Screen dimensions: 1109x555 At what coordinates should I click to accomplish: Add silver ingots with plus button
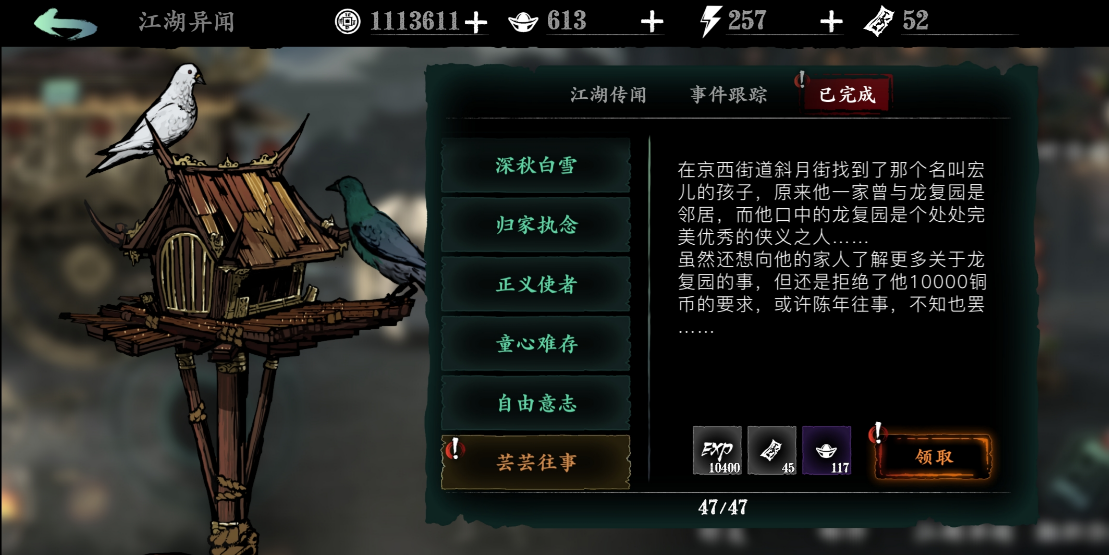point(652,22)
